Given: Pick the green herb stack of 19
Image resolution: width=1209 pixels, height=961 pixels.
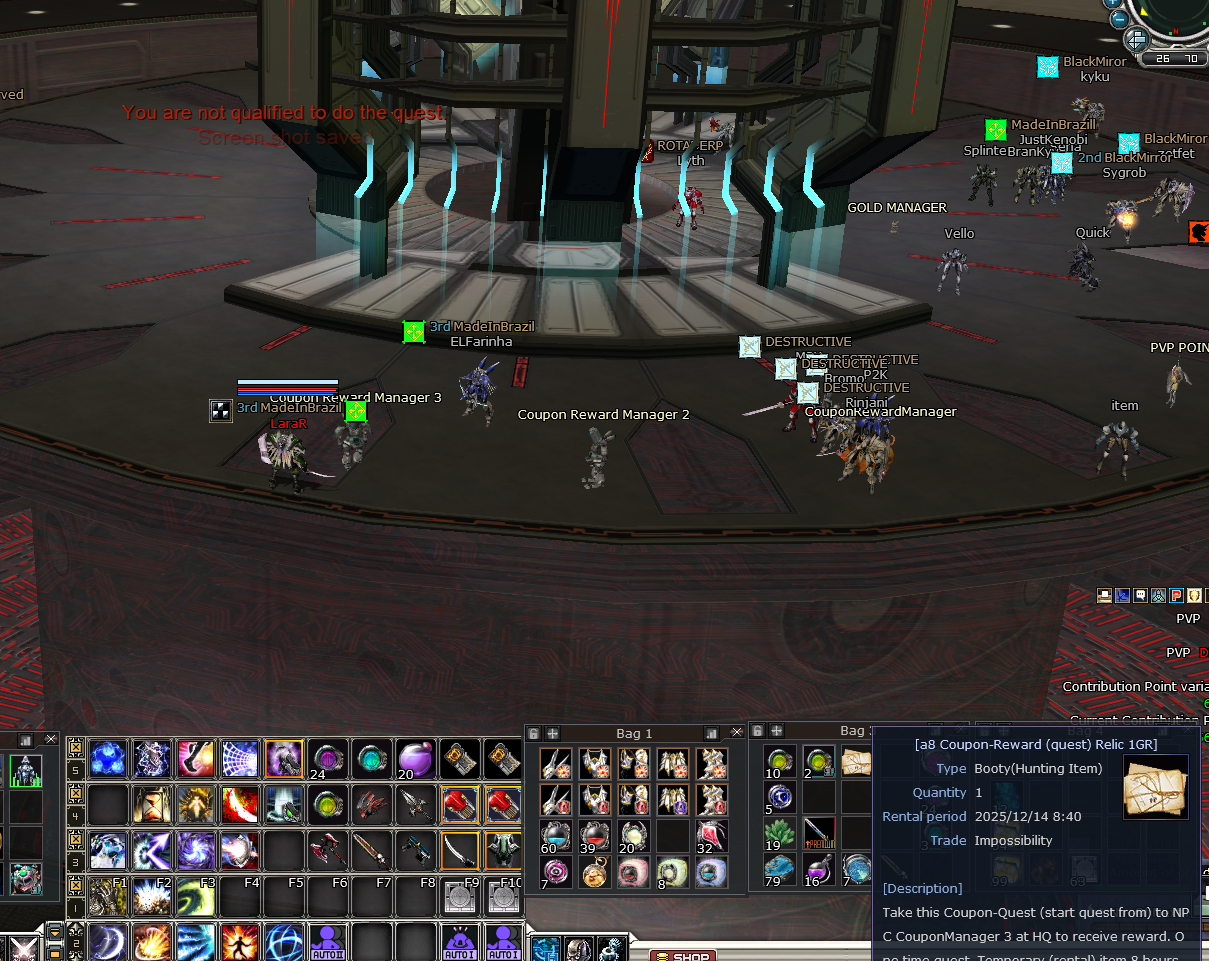Looking at the screenshot, I should tap(780, 833).
